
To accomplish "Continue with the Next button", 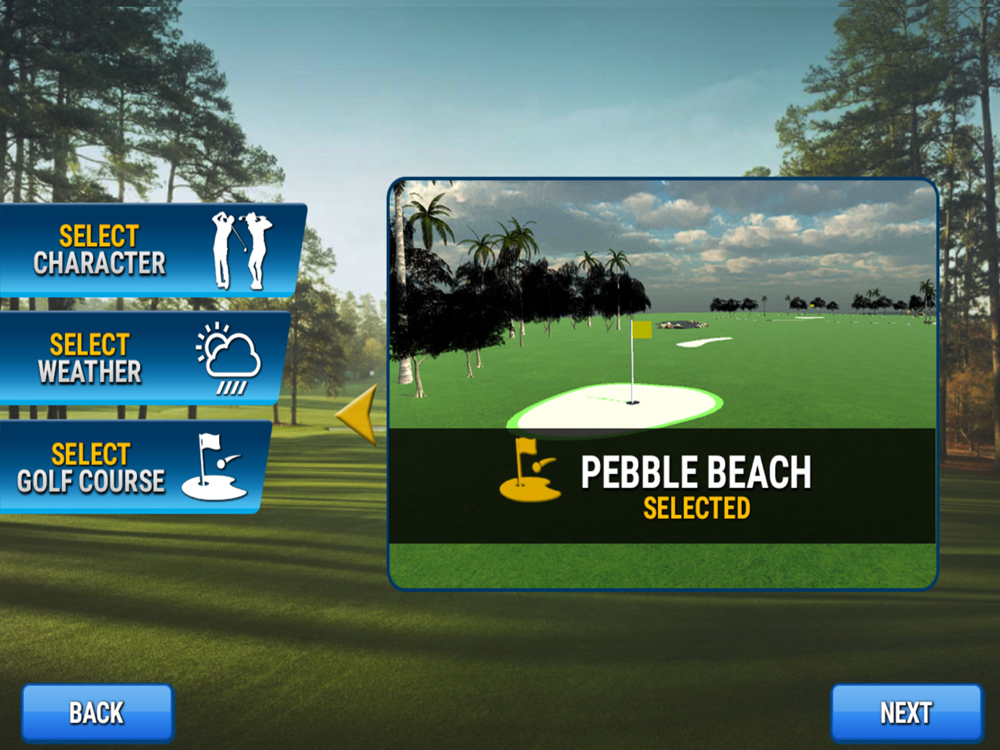I will [906, 713].
